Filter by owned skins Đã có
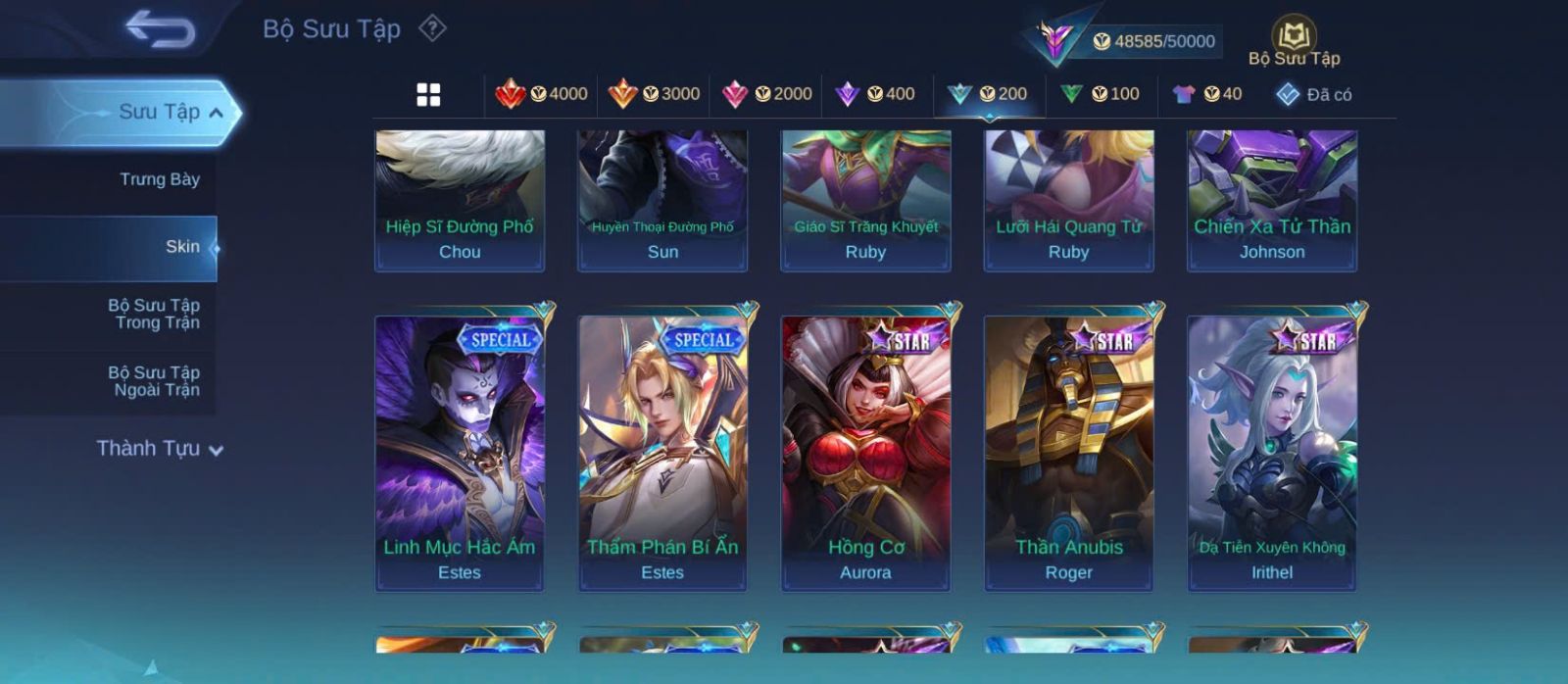1568x684 pixels. pos(1313,94)
